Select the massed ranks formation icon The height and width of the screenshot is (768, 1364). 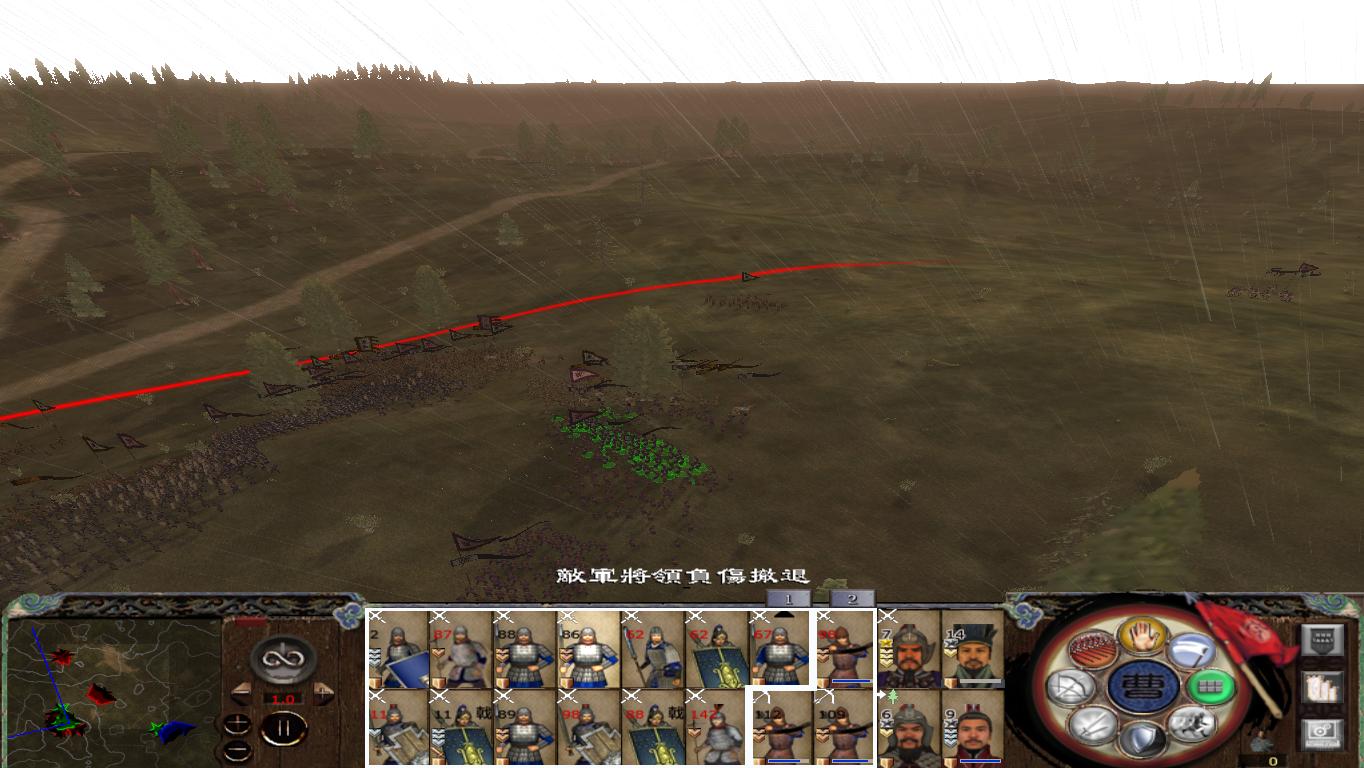pyautogui.click(x=1093, y=650)
